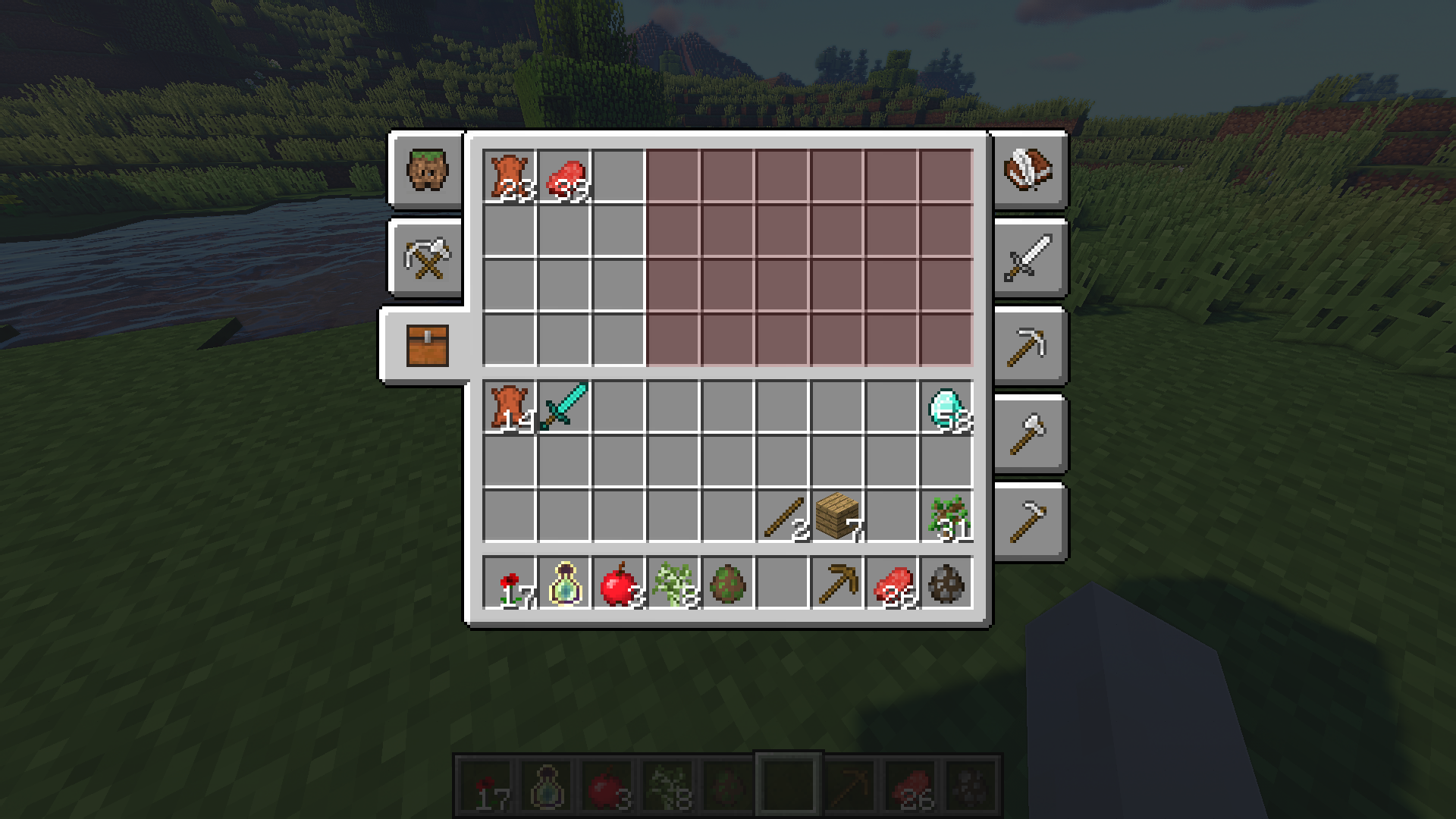1456x819 pixels.
Task: Switch to the iron sword tab
Action: [x=1028, y=258]
